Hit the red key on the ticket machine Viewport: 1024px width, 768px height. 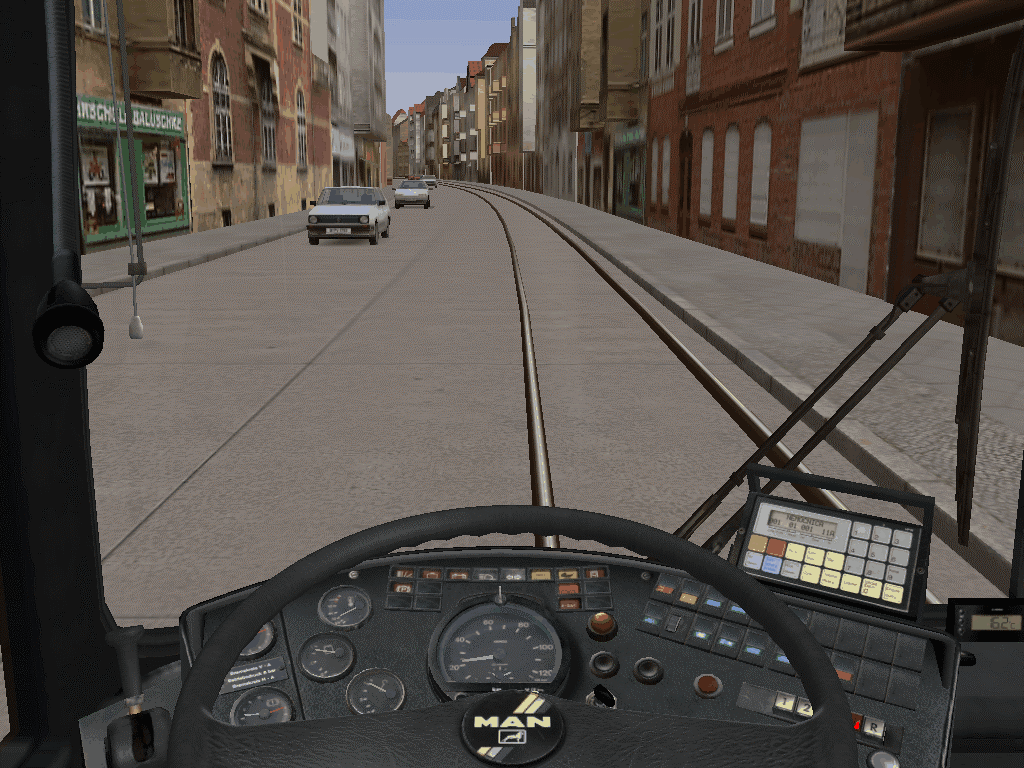(x=777, y=547)
